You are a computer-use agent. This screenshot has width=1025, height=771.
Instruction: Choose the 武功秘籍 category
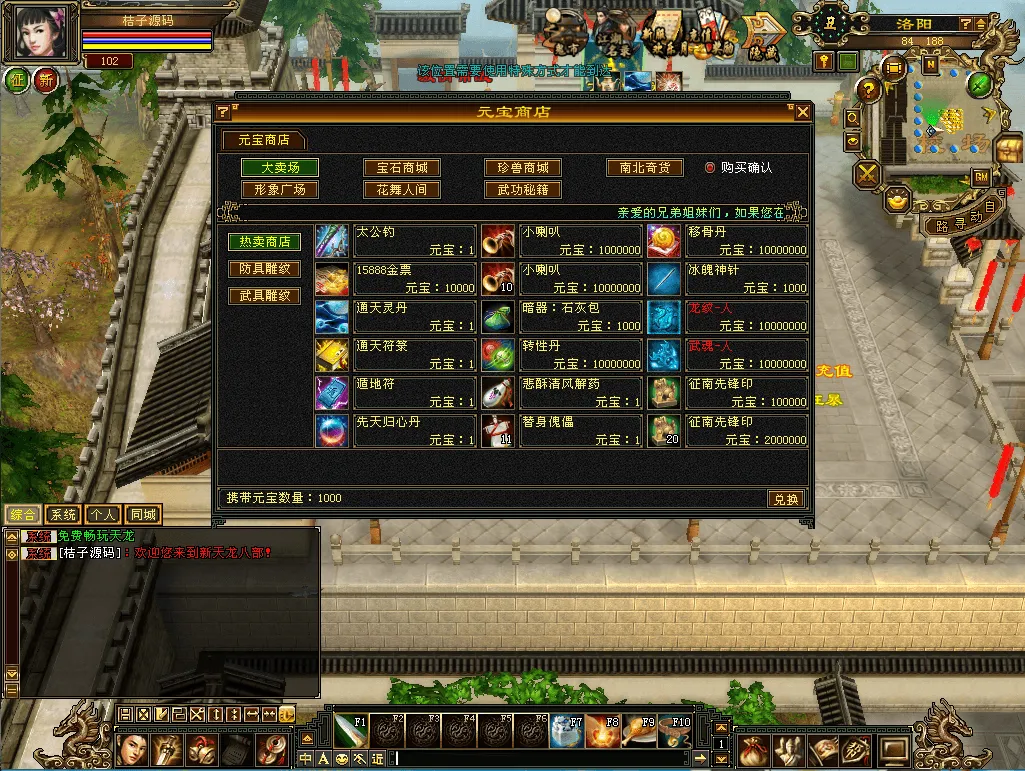523,190
